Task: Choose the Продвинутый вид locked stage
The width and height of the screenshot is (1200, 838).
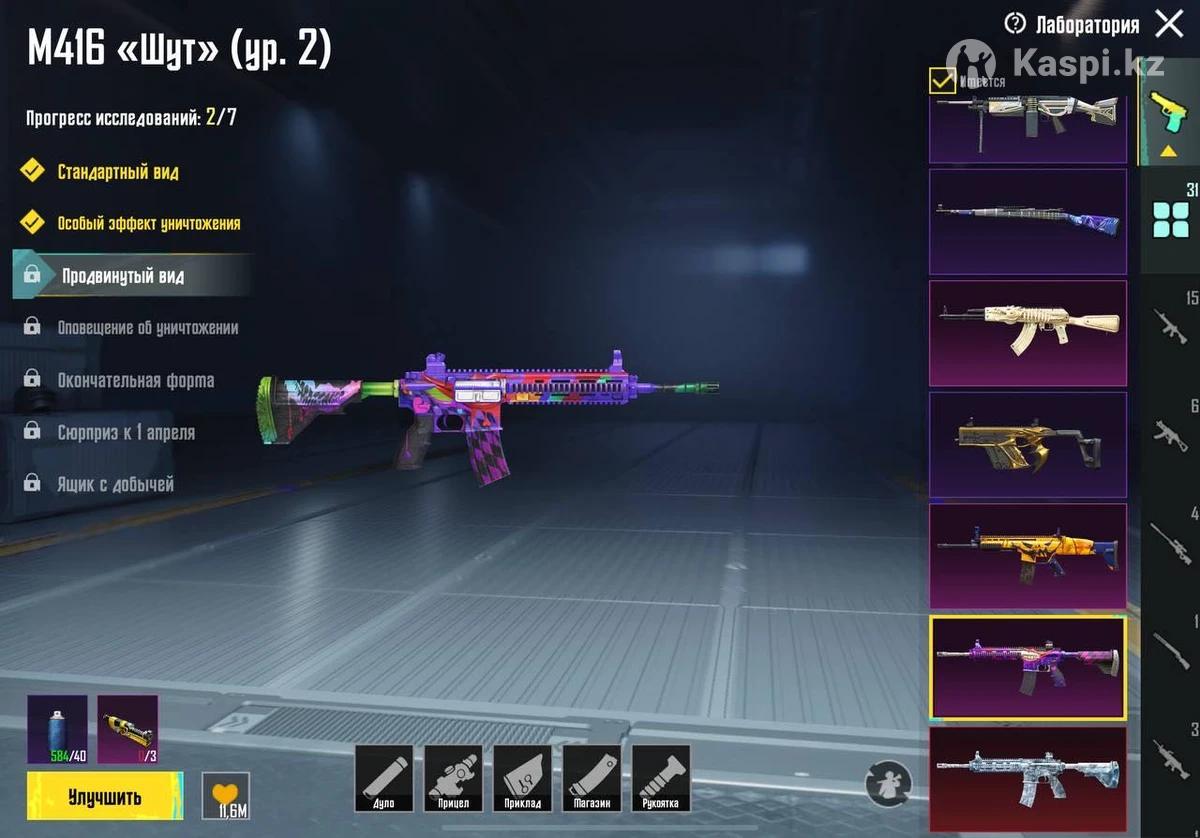Action: 122,276
